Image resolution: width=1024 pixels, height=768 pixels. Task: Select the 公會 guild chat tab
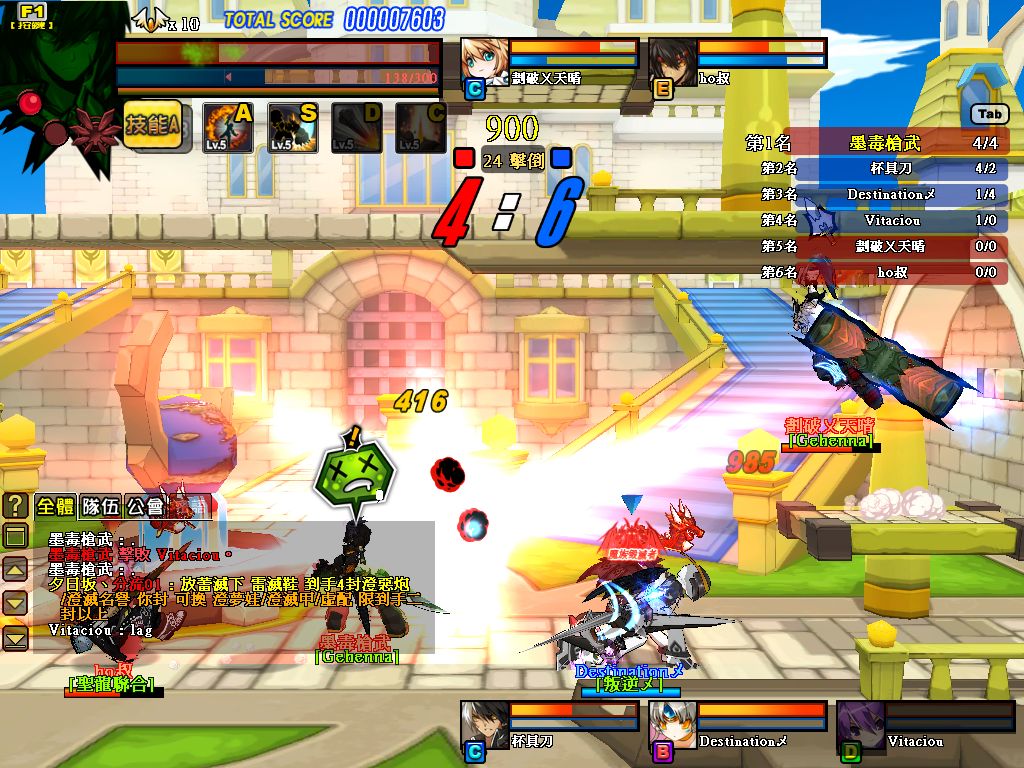pos(144,506)
